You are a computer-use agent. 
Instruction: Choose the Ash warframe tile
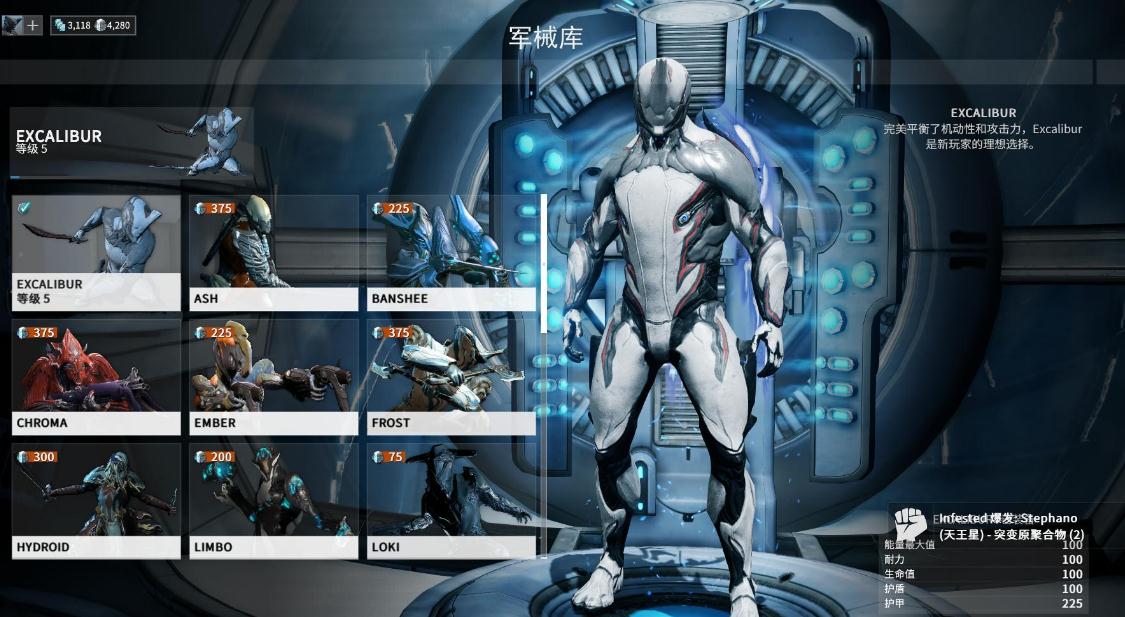(x=273, y=252)
